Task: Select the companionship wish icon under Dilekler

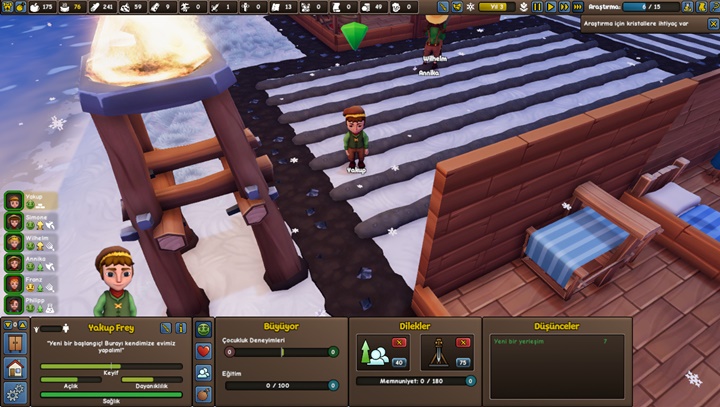Action: pyautogui.click(x=377, y=351)
